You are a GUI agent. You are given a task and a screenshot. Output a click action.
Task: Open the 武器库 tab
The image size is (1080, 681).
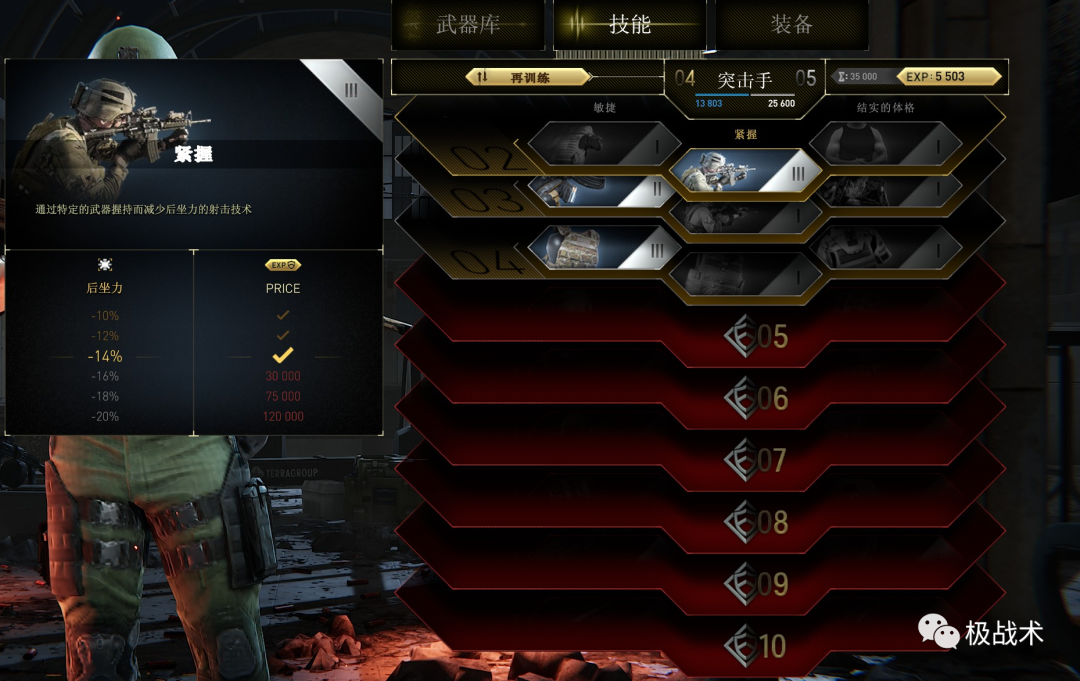point(468,25)
